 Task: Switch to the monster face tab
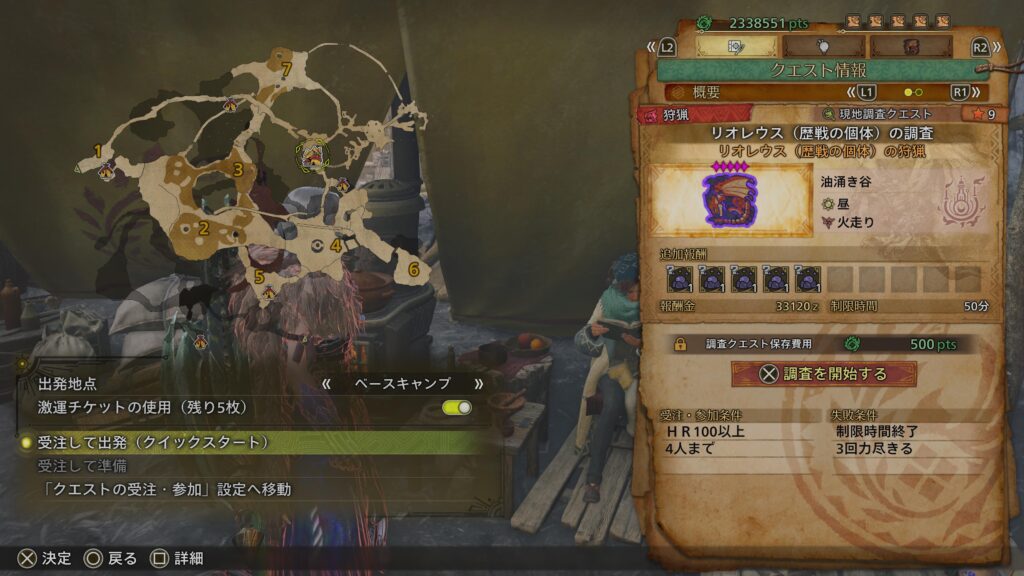coord(911,46)
